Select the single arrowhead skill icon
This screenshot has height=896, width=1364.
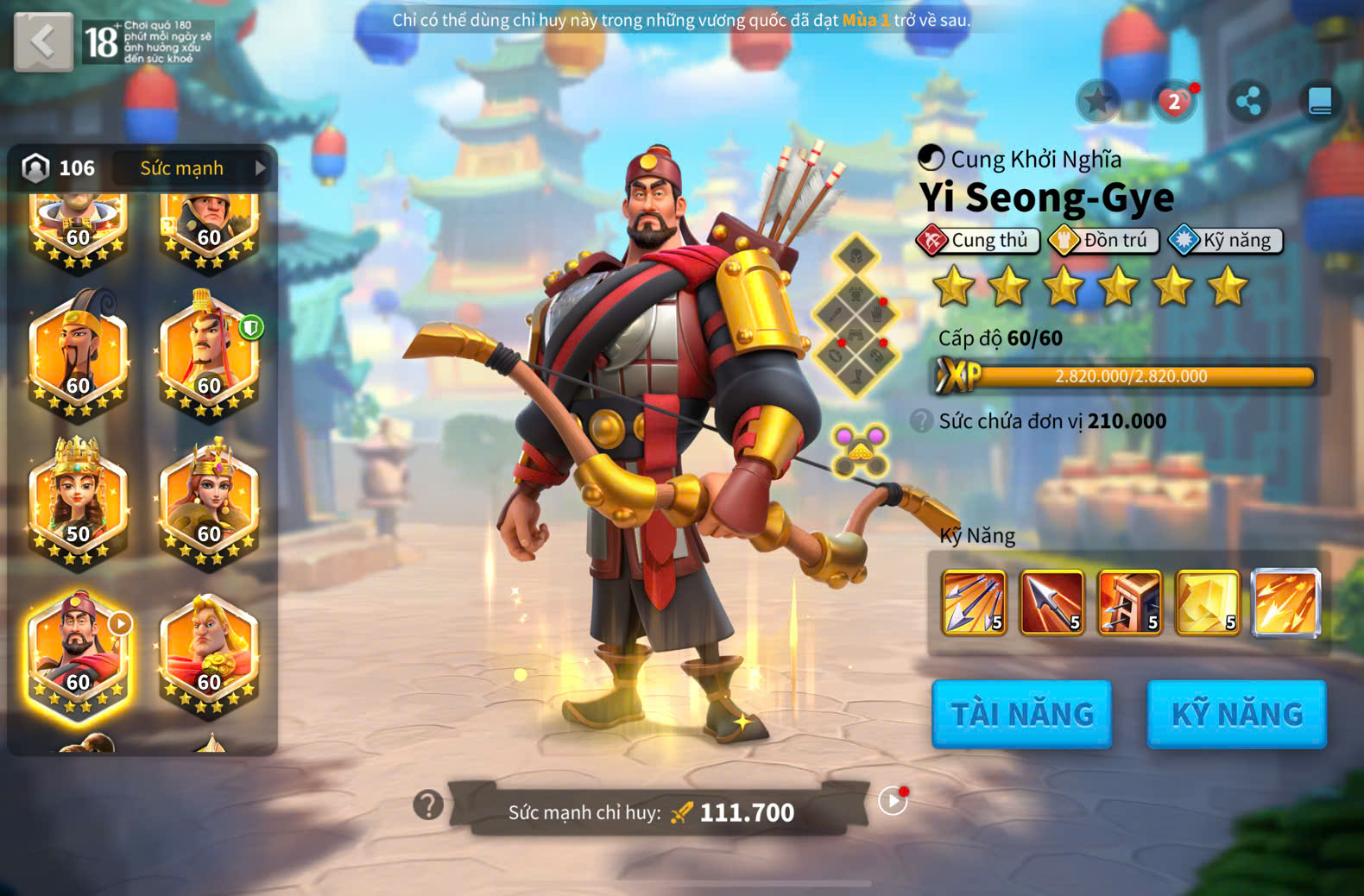(1051, 603)
